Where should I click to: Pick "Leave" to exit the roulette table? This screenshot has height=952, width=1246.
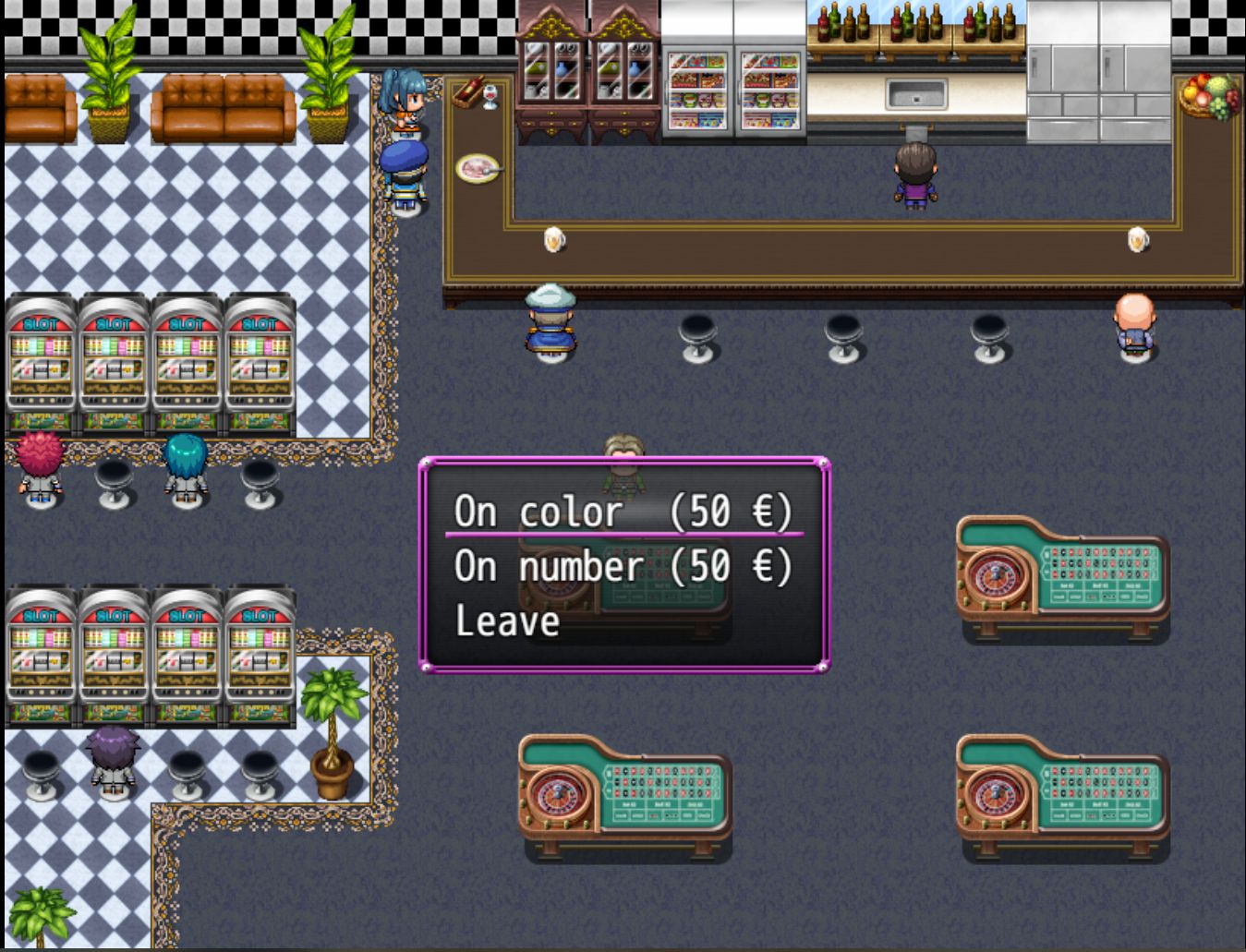pyautogui.click(x=508, y=621)
